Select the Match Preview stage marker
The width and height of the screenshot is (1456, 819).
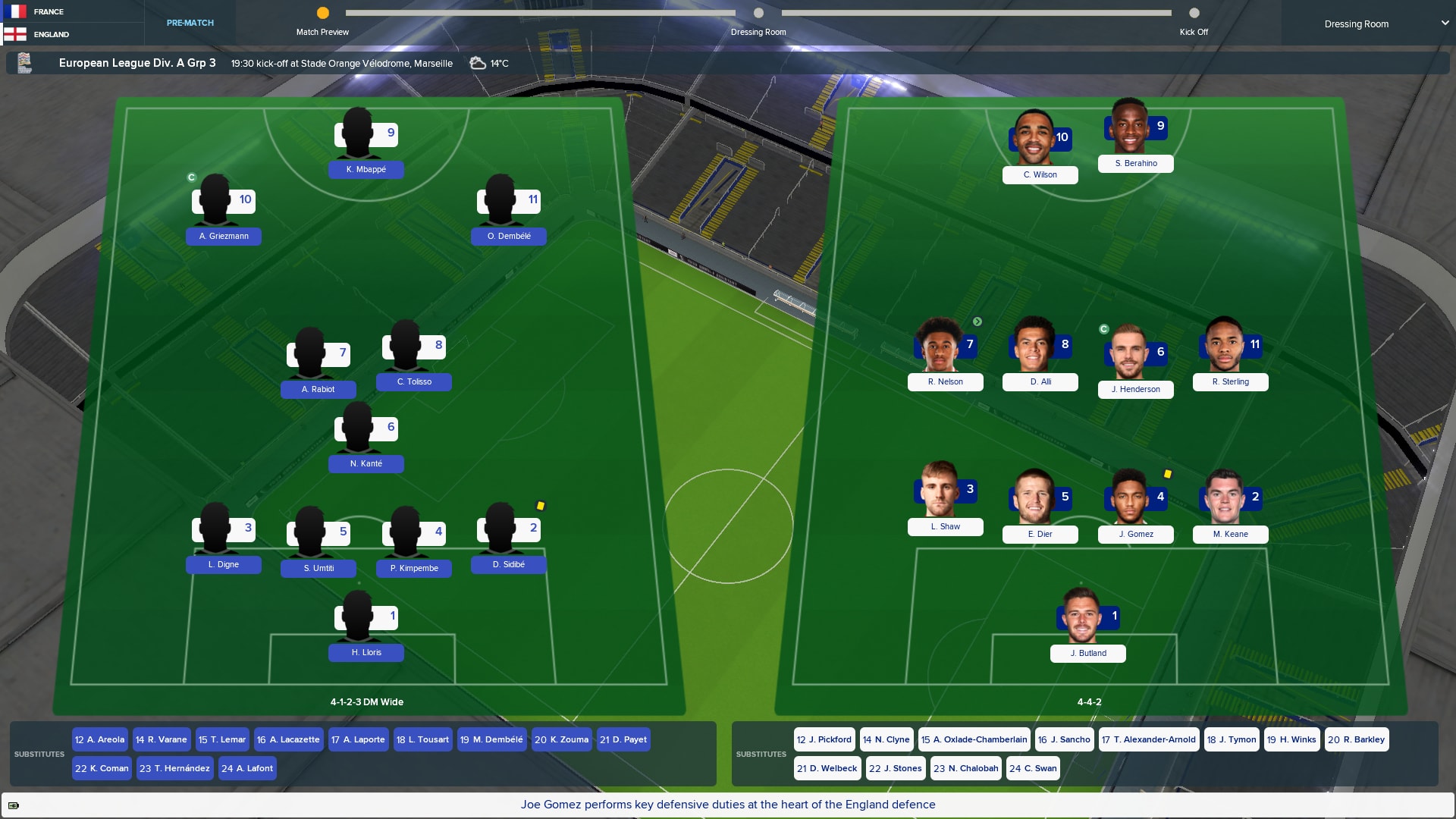pyautogui.click(x=322, y=13)
